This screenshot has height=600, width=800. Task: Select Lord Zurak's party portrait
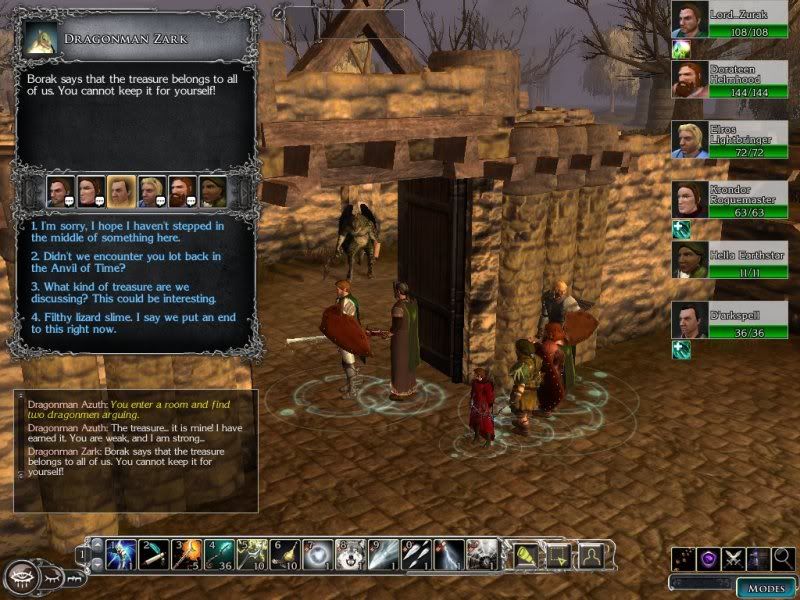click(x=690, y=19)
